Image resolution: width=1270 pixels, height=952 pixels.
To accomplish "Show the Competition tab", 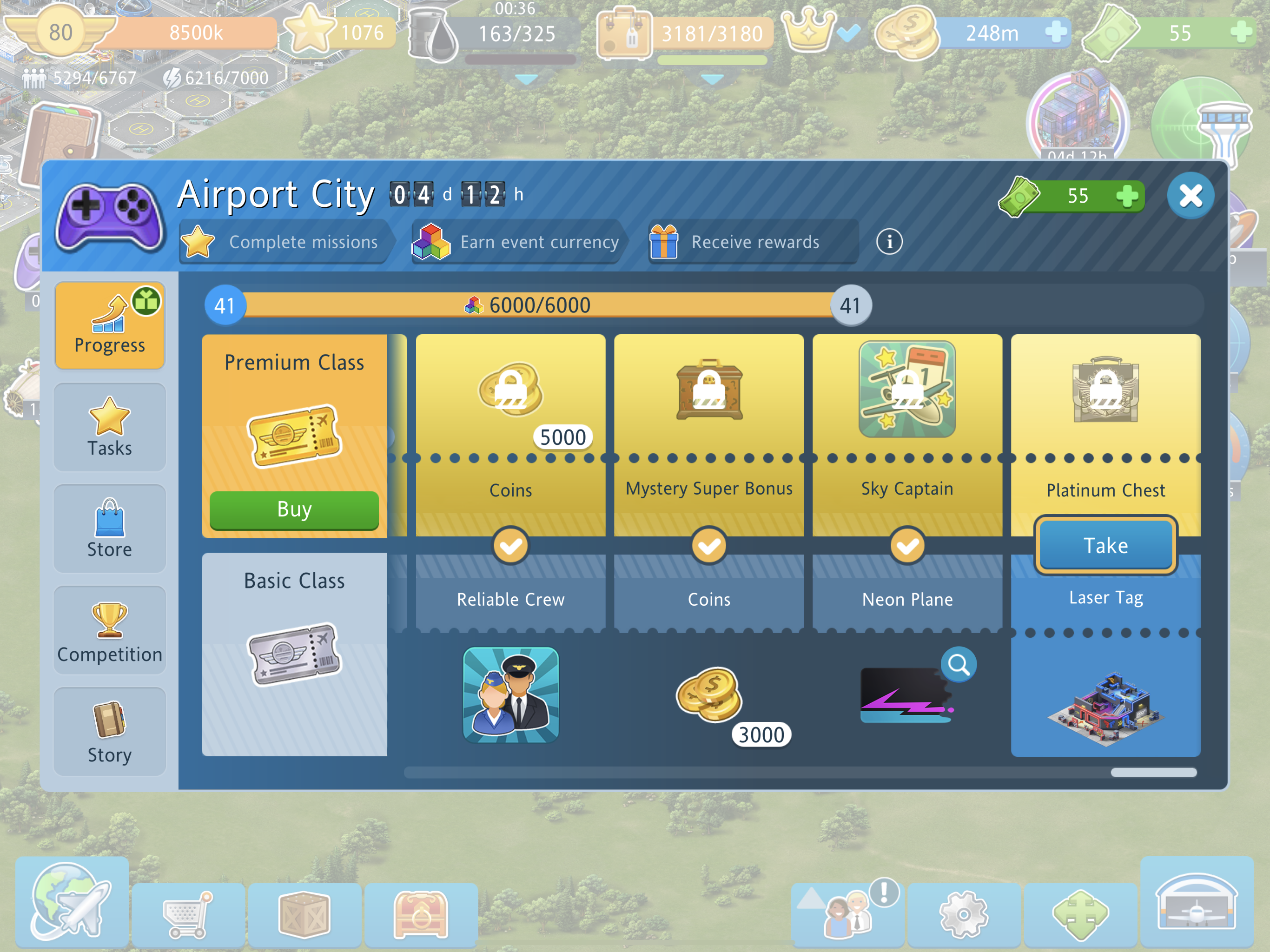I will click(110, 630).
